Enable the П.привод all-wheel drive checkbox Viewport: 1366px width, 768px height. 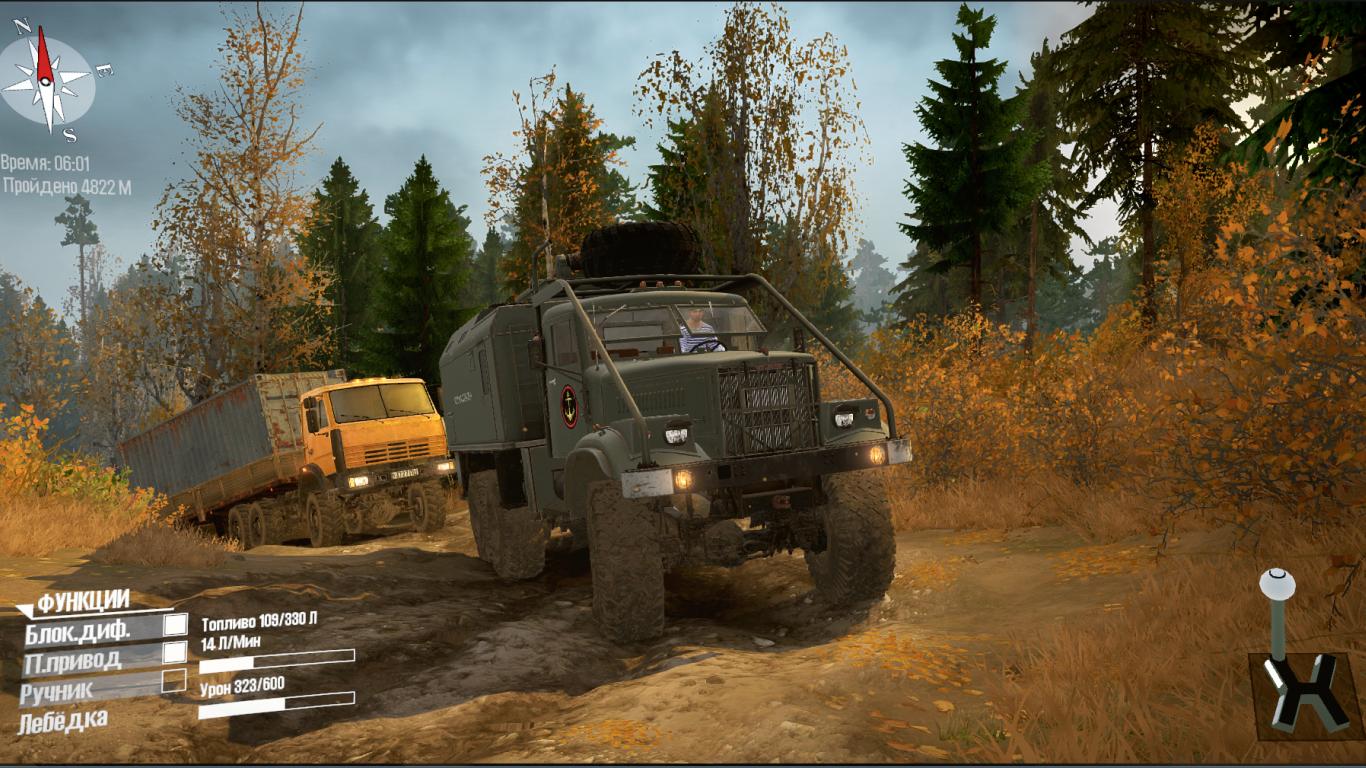point(175,653)
